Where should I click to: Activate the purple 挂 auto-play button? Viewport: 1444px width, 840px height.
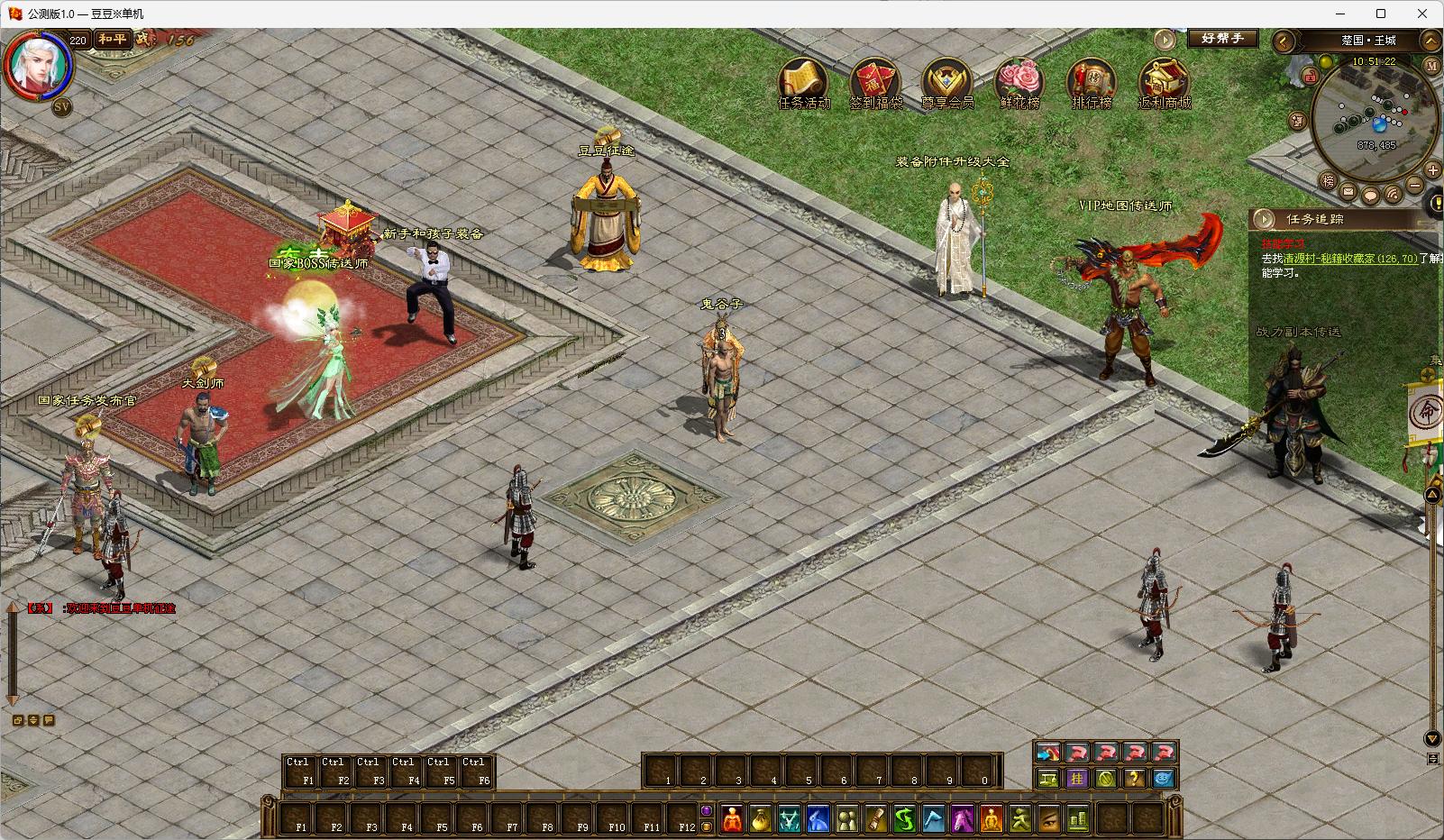[1076, 779]
